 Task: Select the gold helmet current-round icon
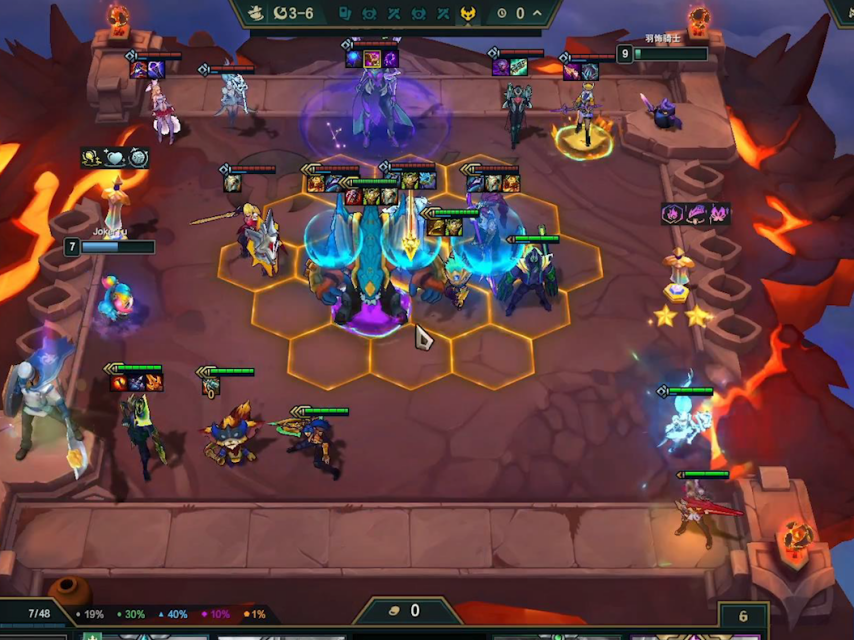pos(467,13)
